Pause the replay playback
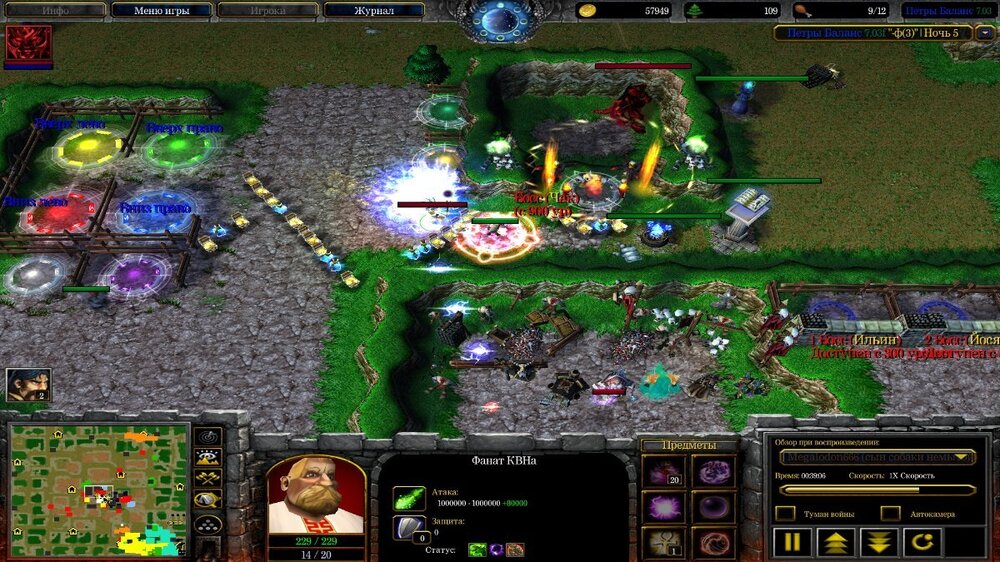Image resolution: width=1000 pixels, height=562 pixels. 790,543
